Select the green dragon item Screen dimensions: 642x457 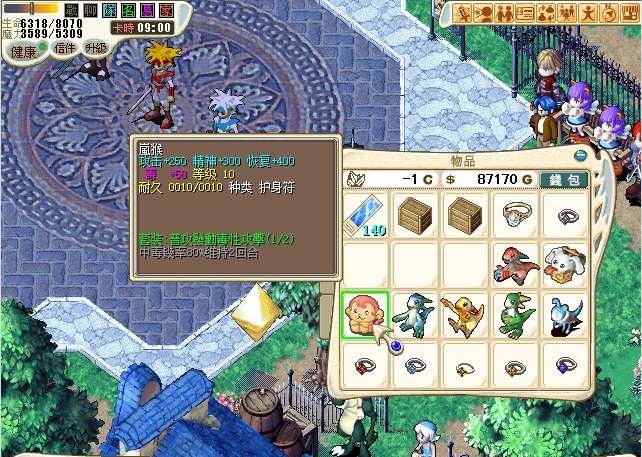(x=514, y=314)
